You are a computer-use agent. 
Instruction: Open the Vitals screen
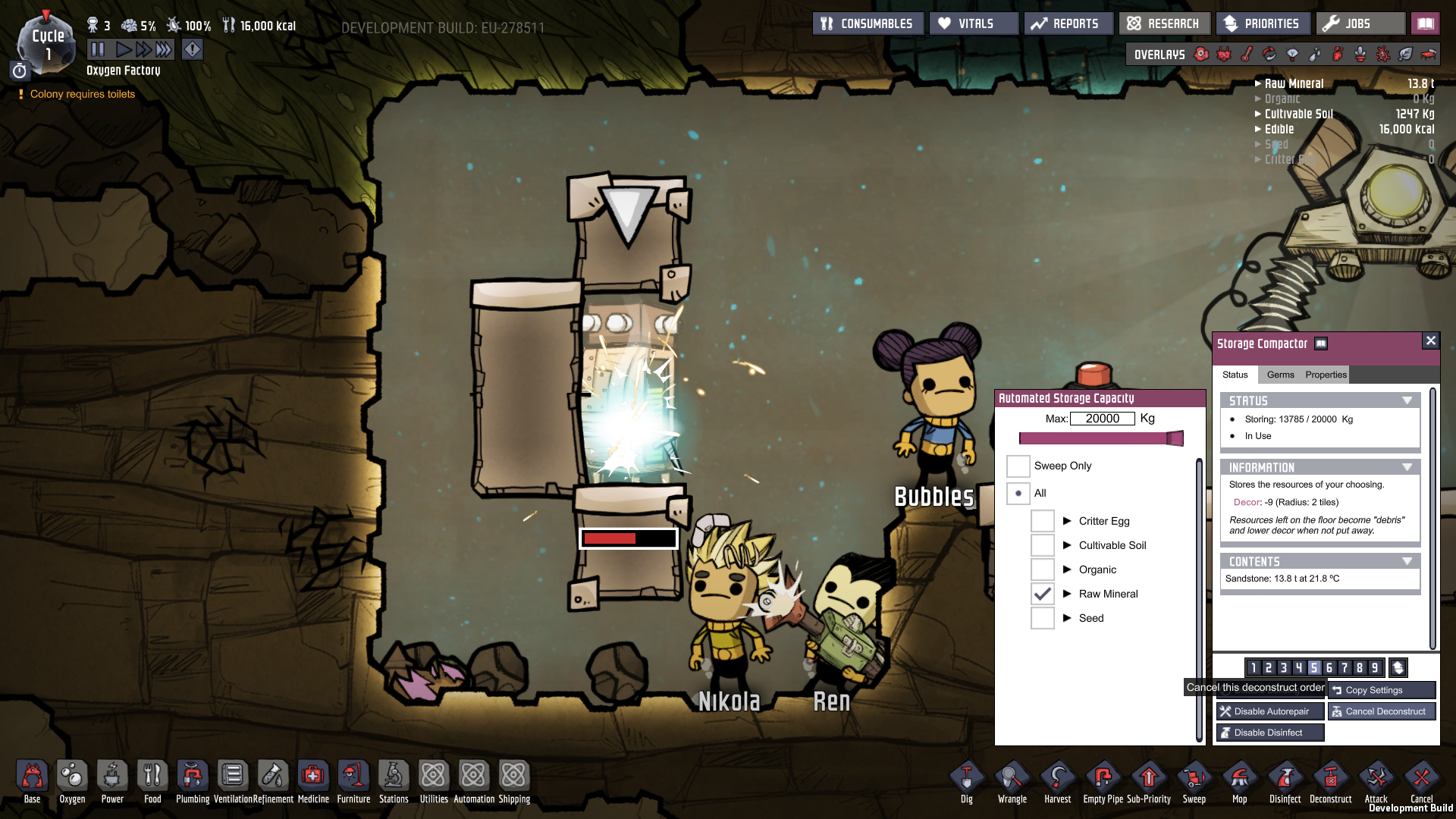coord(974,24)
